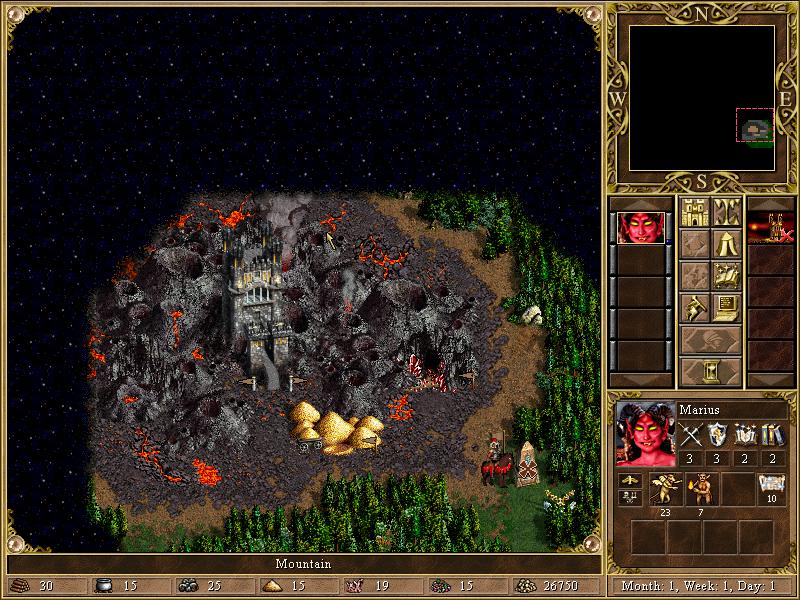800x600 pixels.
Task: Select Marius in the hero list
Action: coord(638,228)
